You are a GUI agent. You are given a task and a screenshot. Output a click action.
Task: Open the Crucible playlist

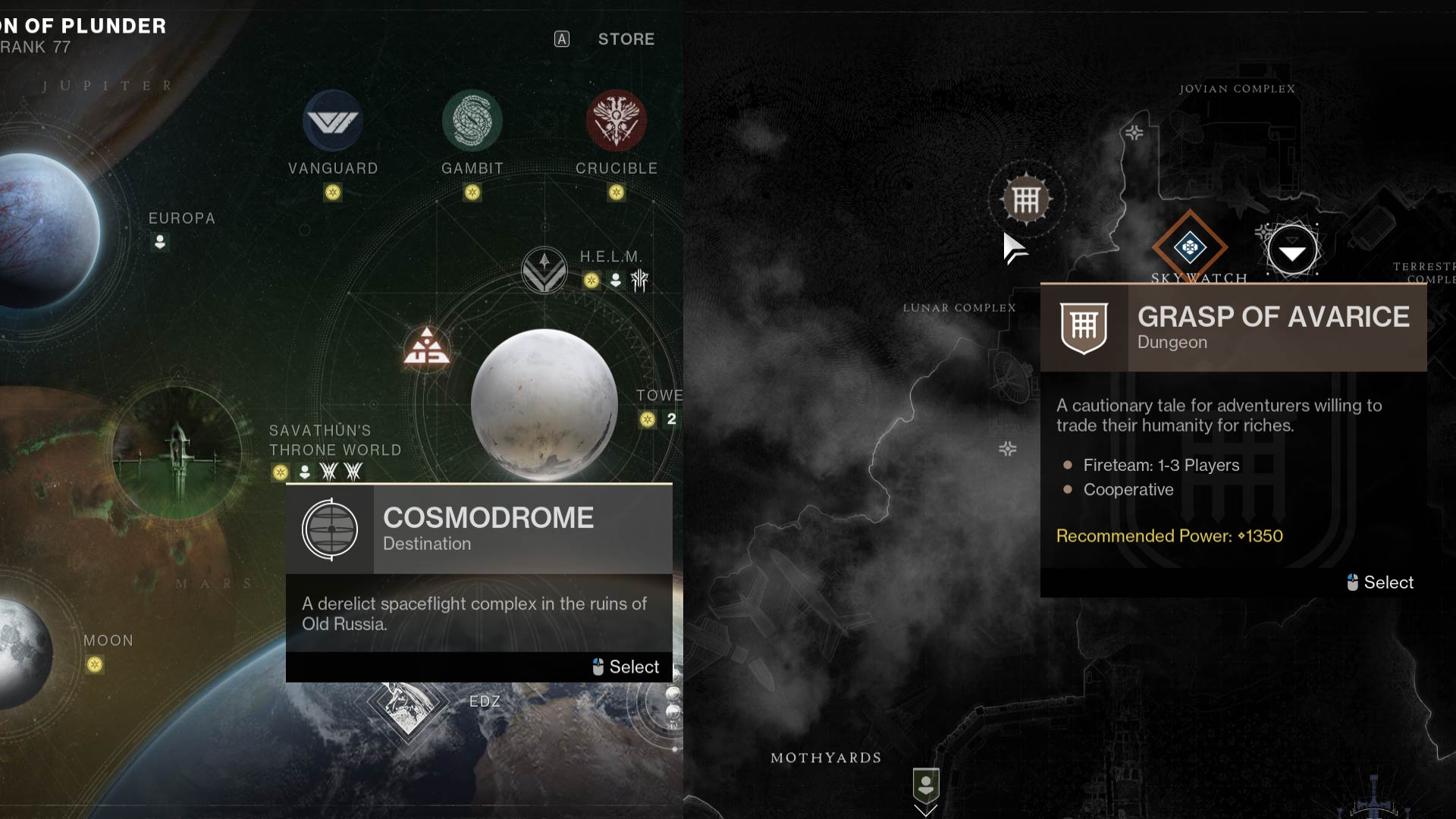(x=616, y=121)
